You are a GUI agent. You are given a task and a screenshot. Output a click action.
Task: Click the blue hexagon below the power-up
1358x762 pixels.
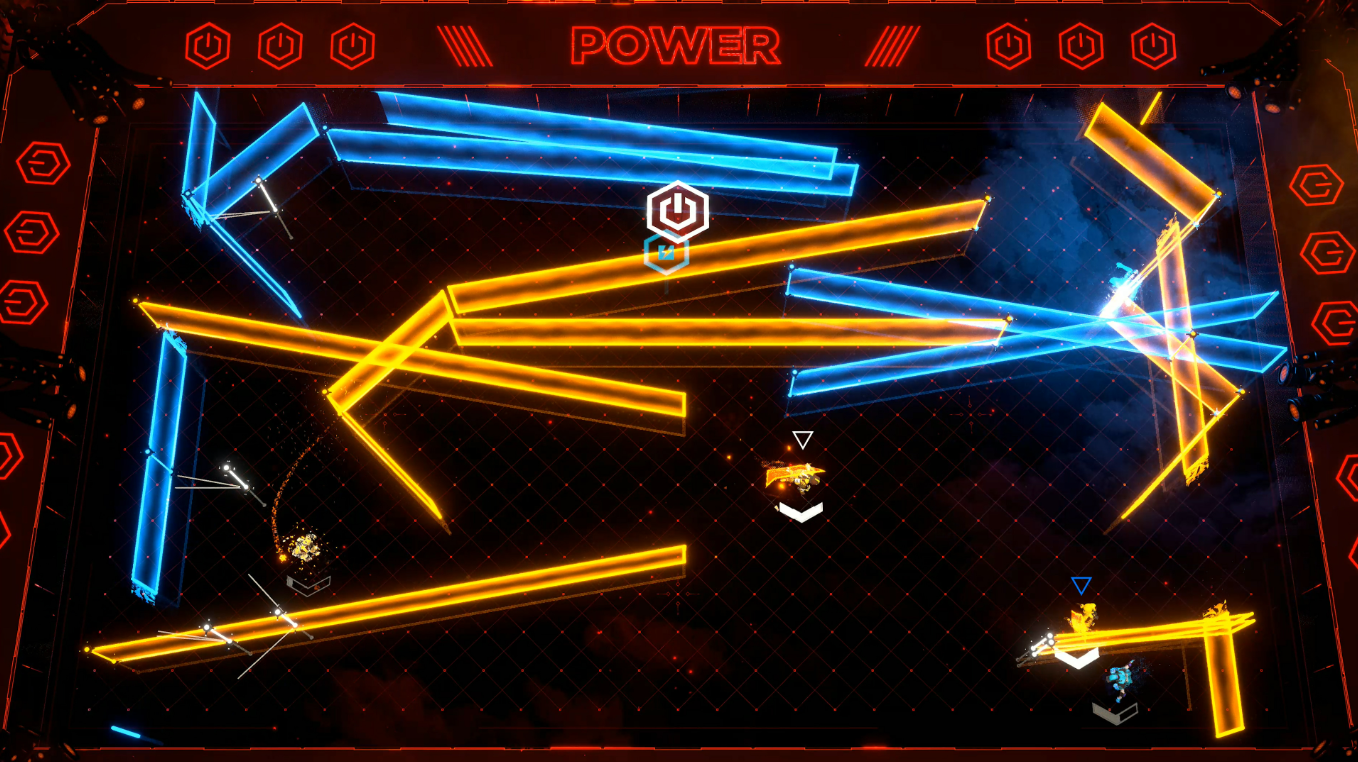pyautogui.click(x=665, y=253)
